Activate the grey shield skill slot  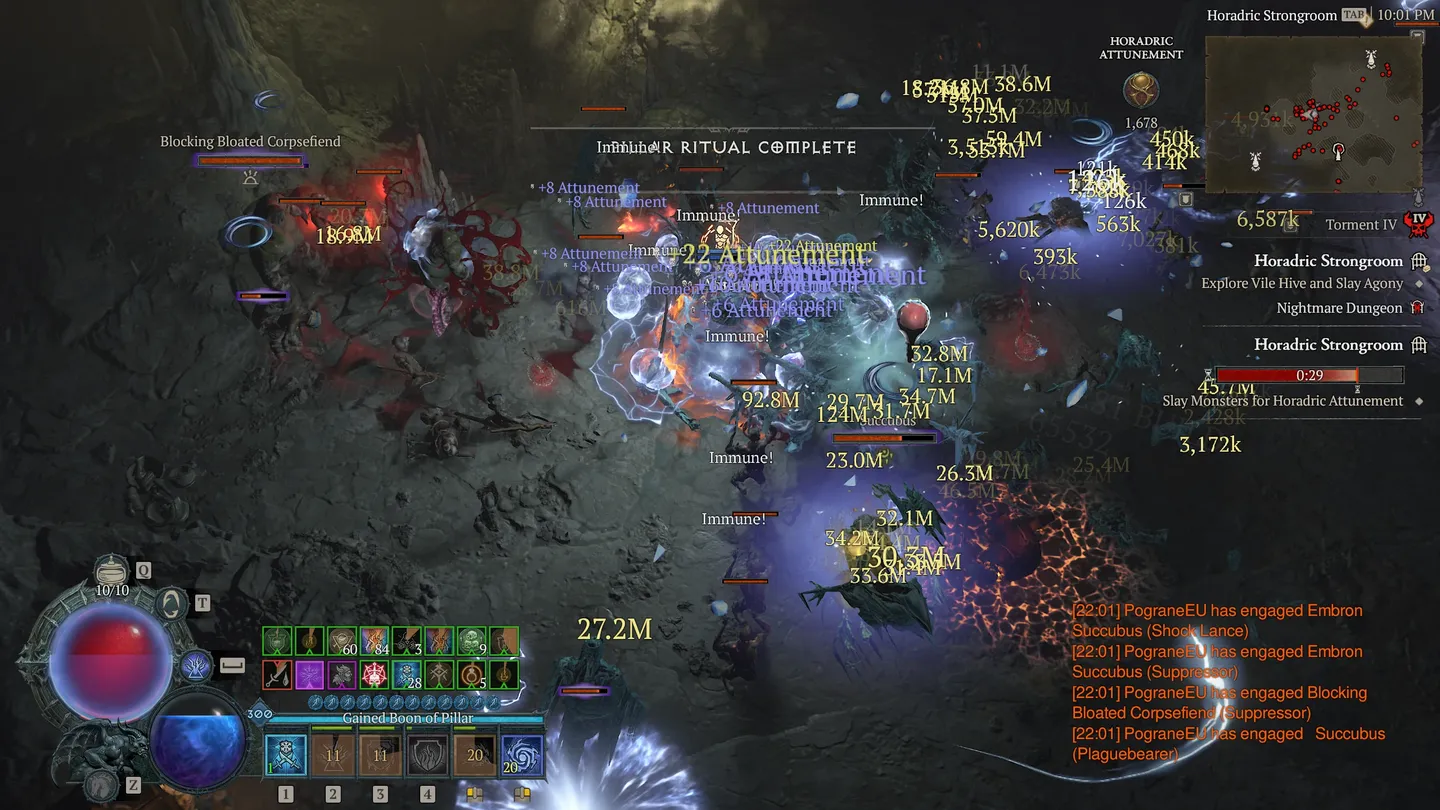point(427,755)
